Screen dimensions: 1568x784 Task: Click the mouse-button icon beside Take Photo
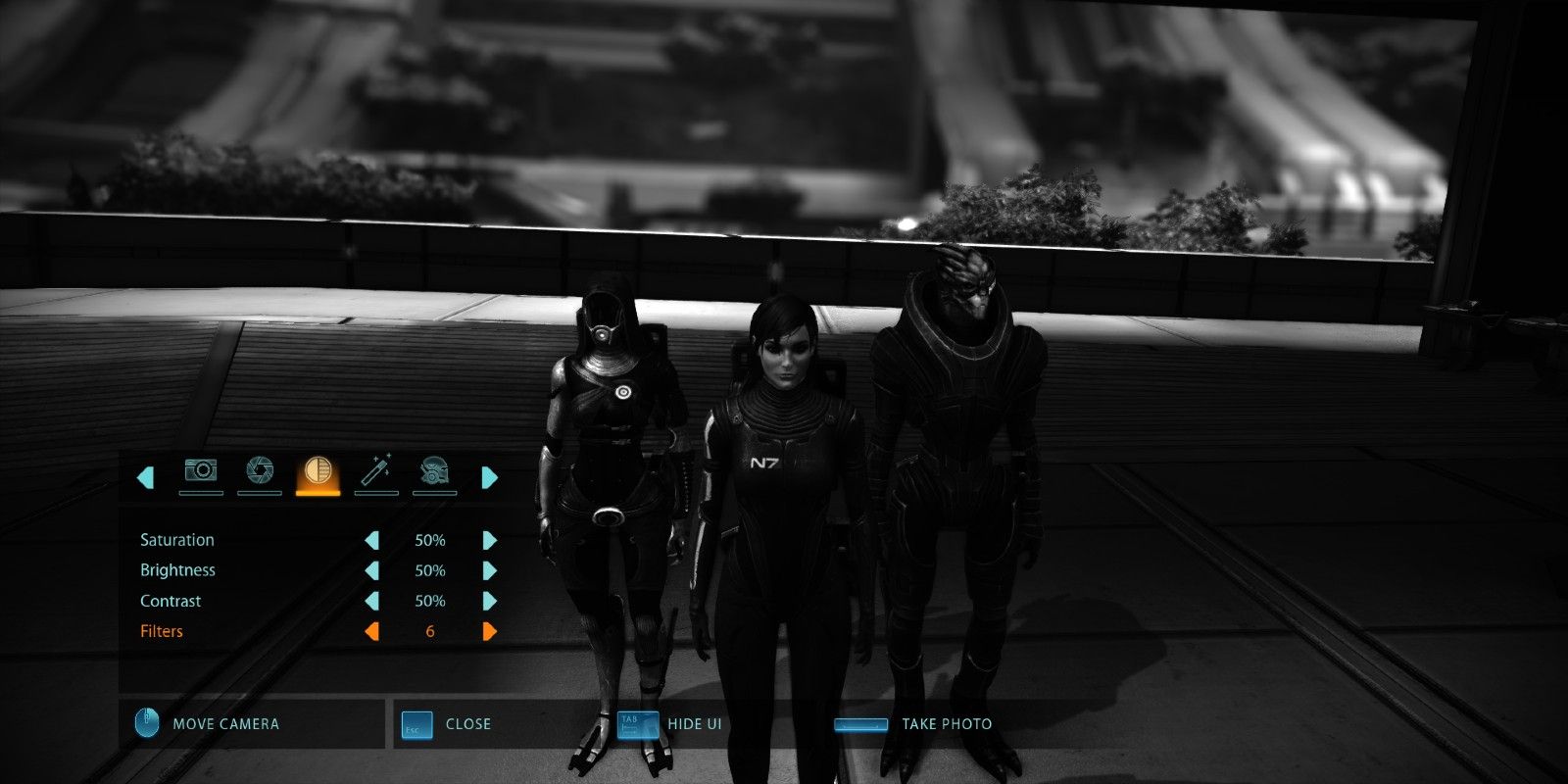click(862, 724)
